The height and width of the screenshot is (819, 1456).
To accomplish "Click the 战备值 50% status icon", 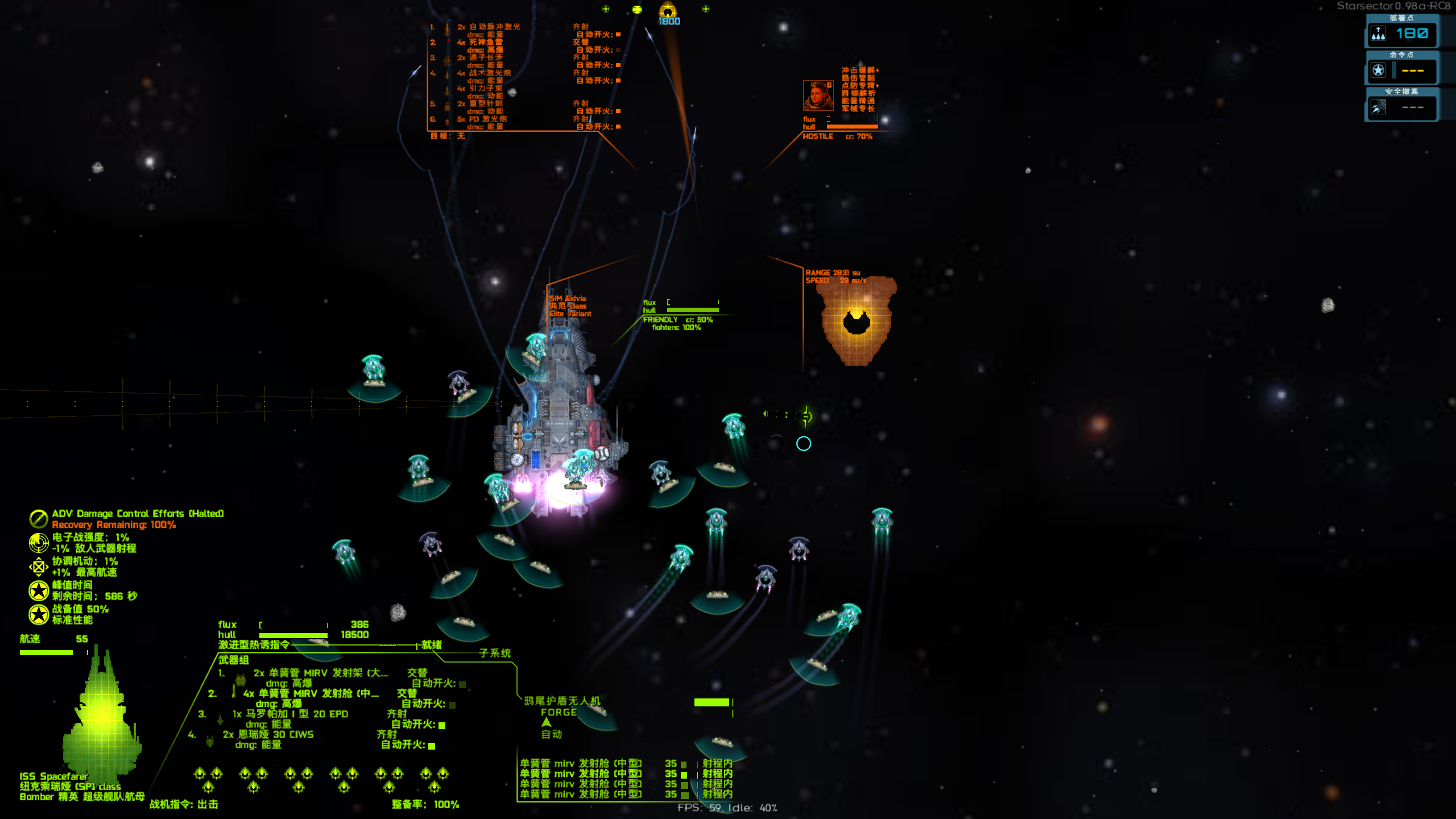I will [x=39, y=614].
